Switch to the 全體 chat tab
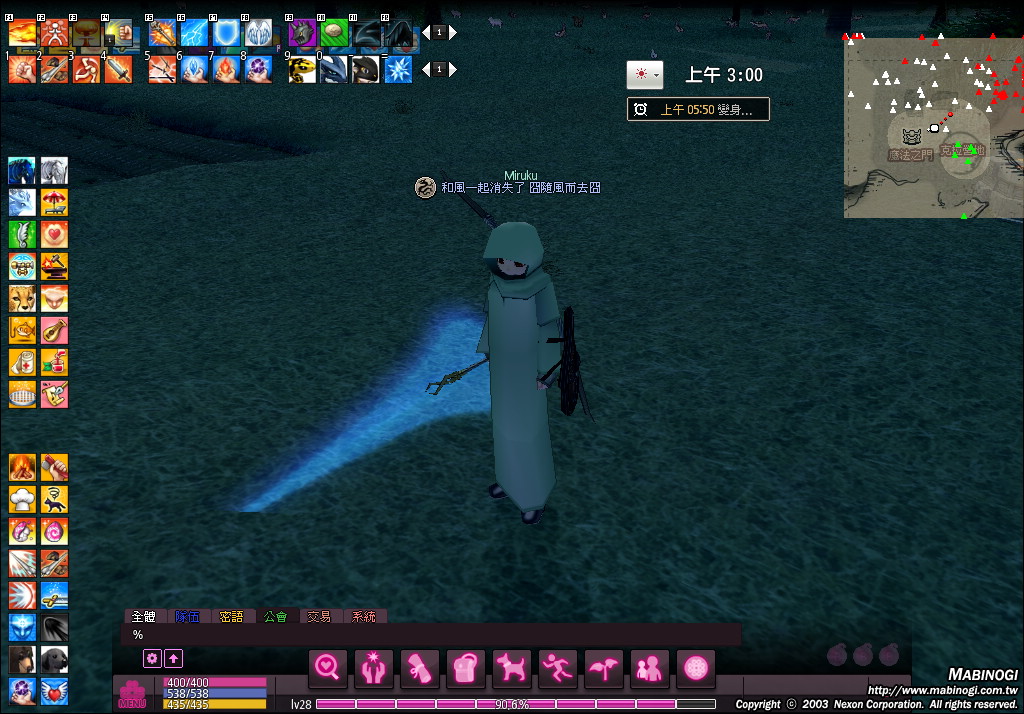The height and width of the screenshot is (714, 1024). pyautogui.click(x=142, y=616)
